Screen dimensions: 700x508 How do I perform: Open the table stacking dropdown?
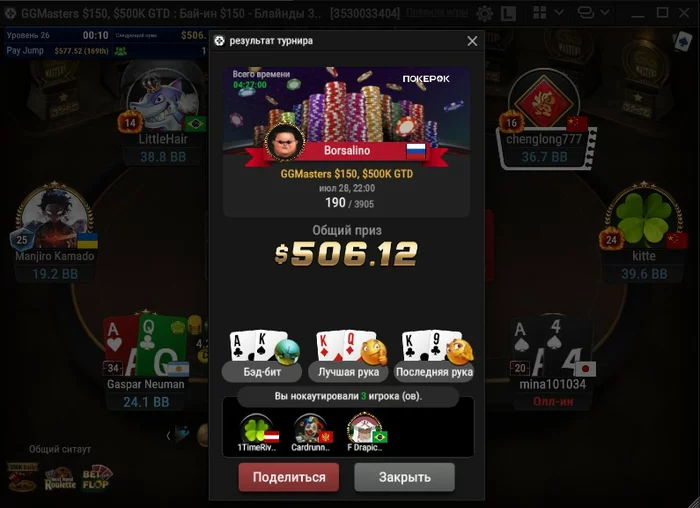coord(592,13)
